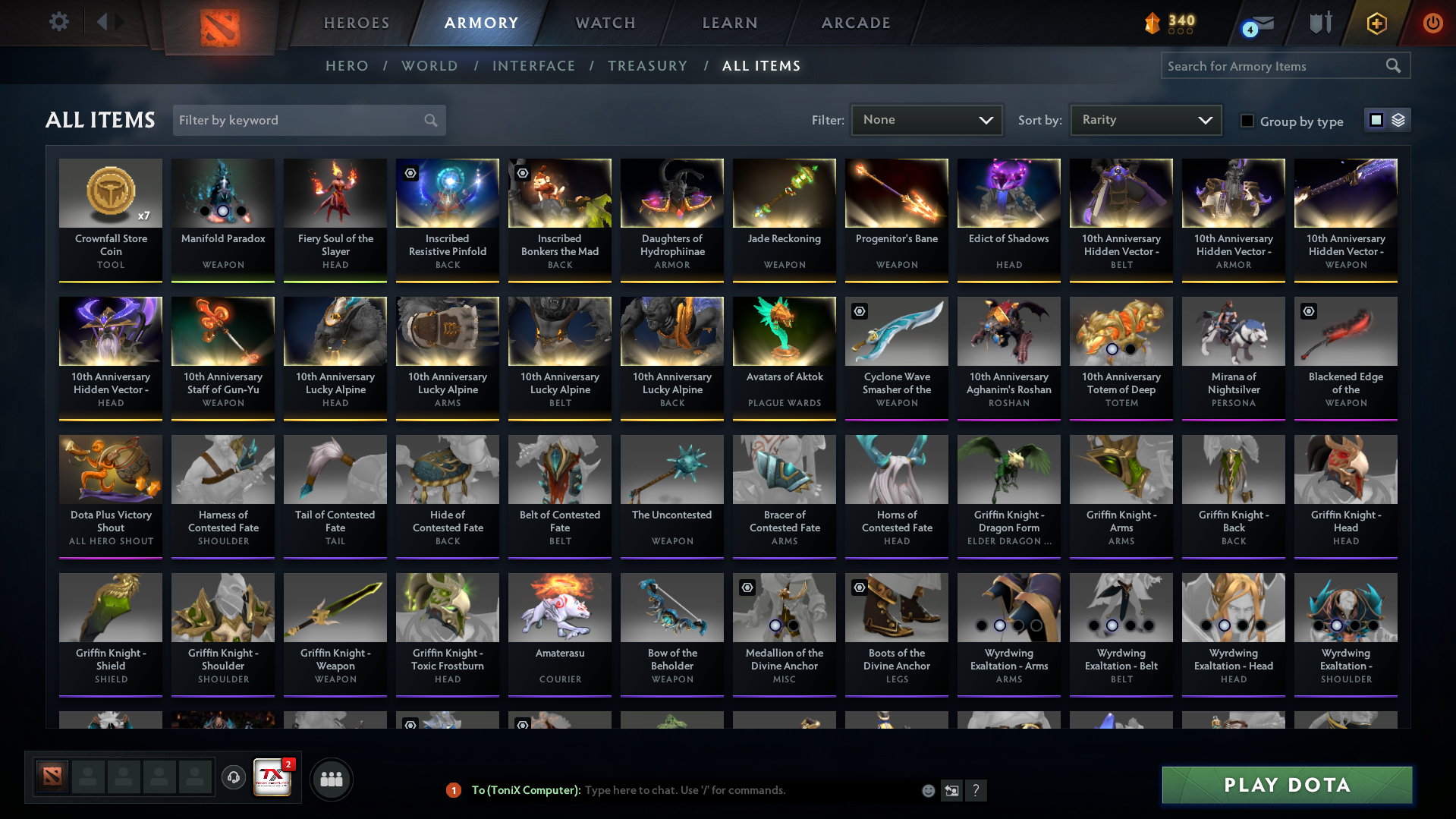Open the armory battle gear shield-and-sword icon

tap(1319, 23)
